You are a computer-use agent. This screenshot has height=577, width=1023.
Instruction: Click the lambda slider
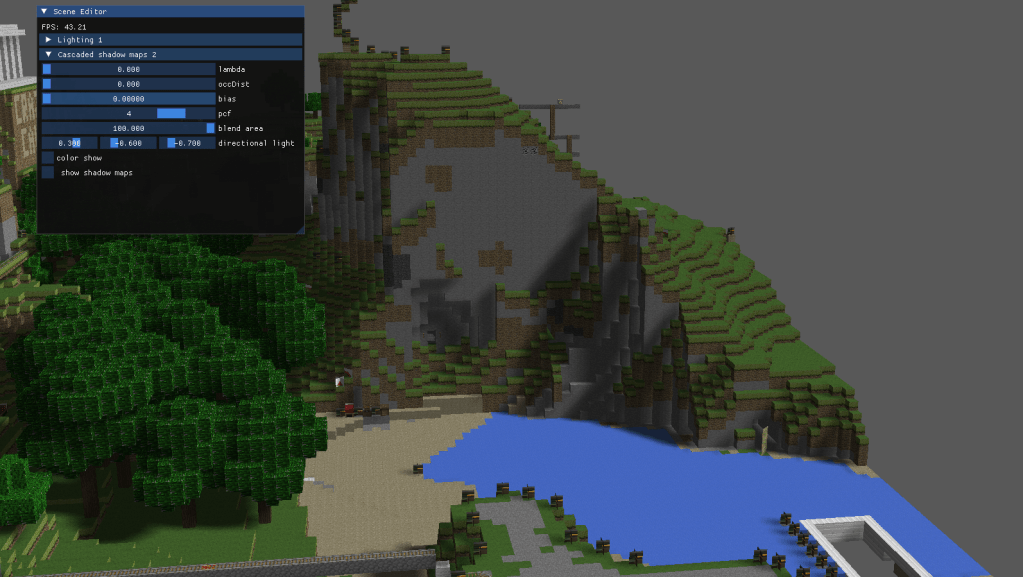click(x=128, y=69)
